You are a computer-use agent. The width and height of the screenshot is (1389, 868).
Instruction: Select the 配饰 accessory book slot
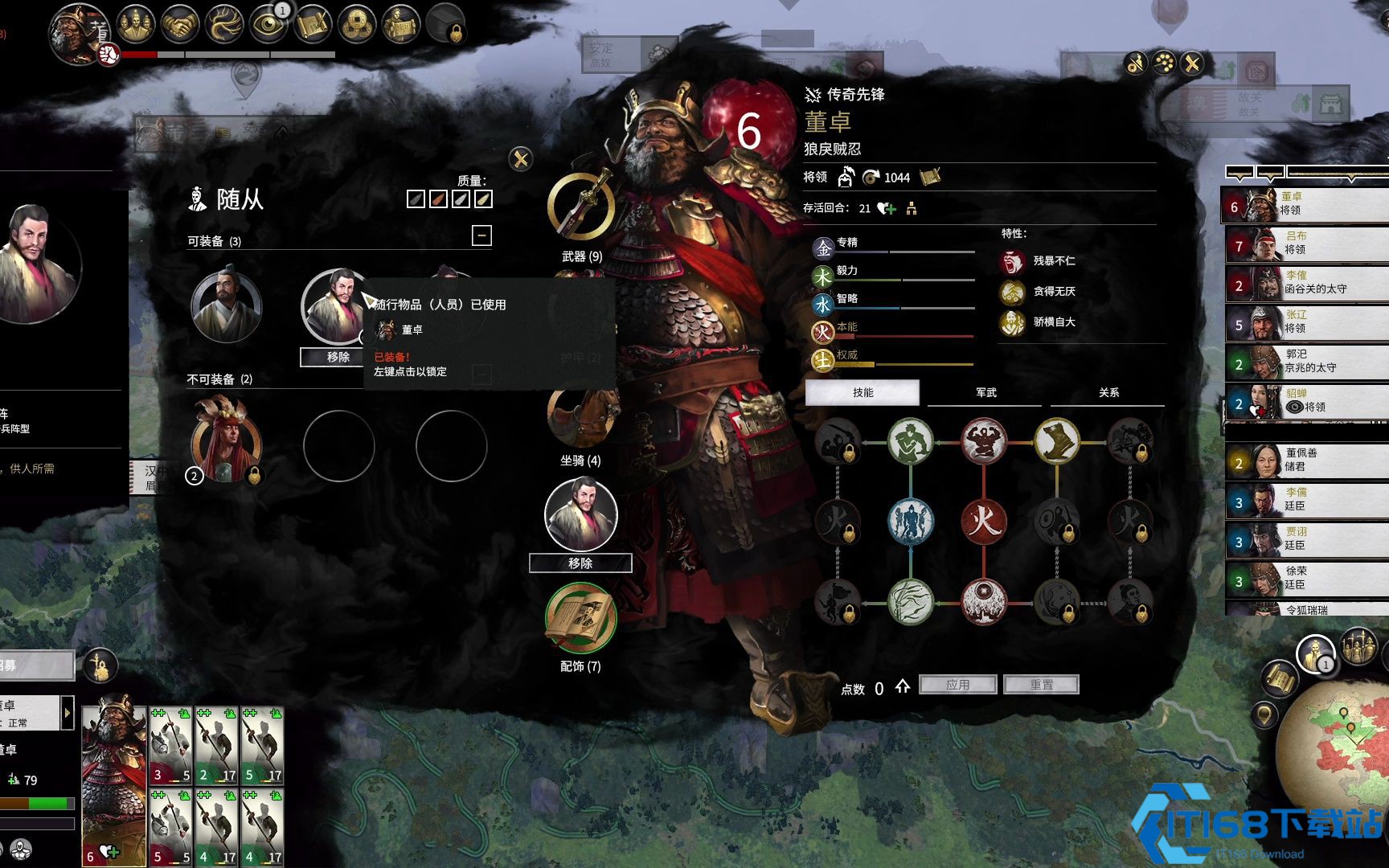click(581, 617)
